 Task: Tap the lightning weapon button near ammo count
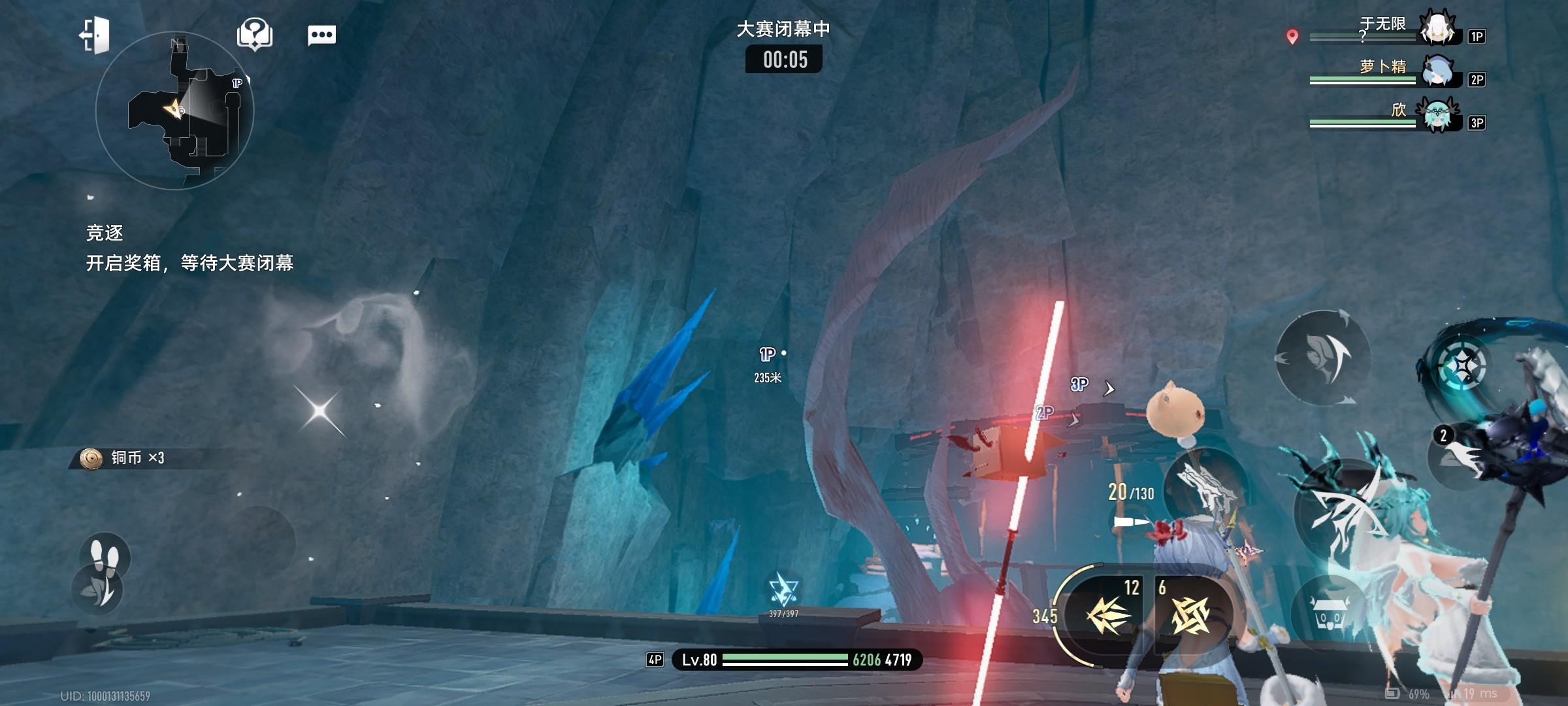pos(1205,487)
